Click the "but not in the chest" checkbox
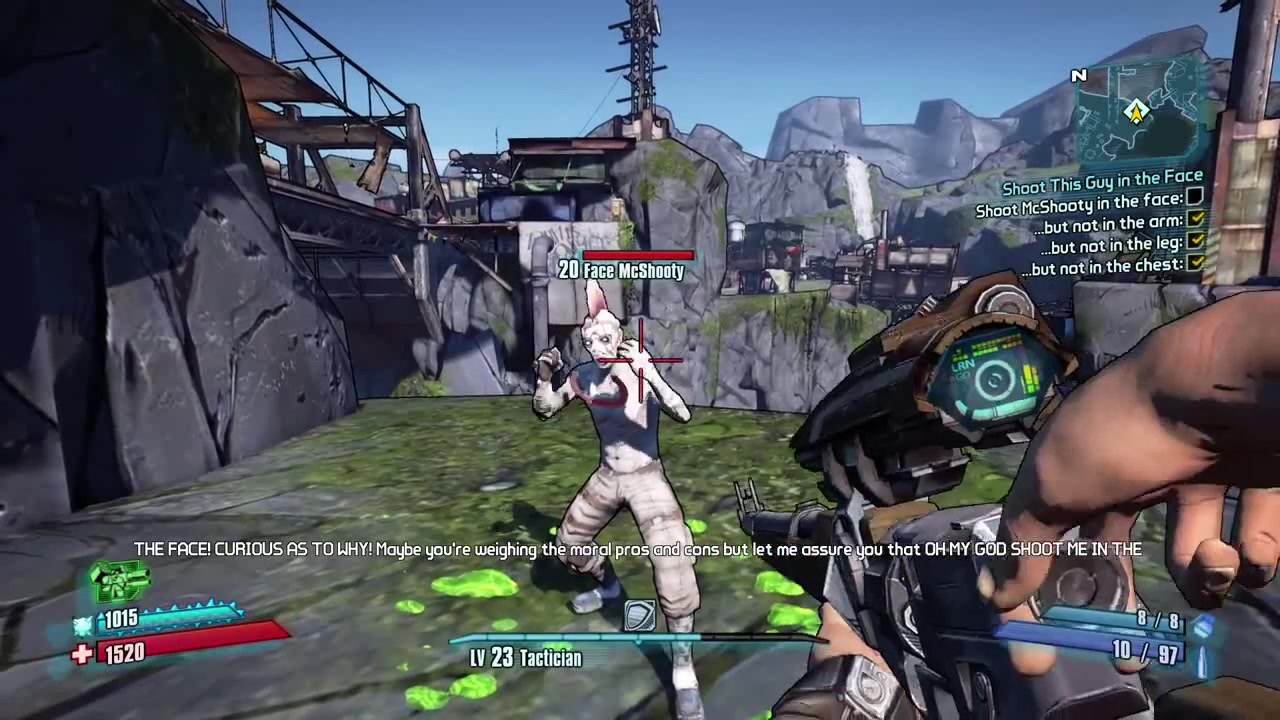Viewport: 1280px width, 720px height. pos(1195,263)
